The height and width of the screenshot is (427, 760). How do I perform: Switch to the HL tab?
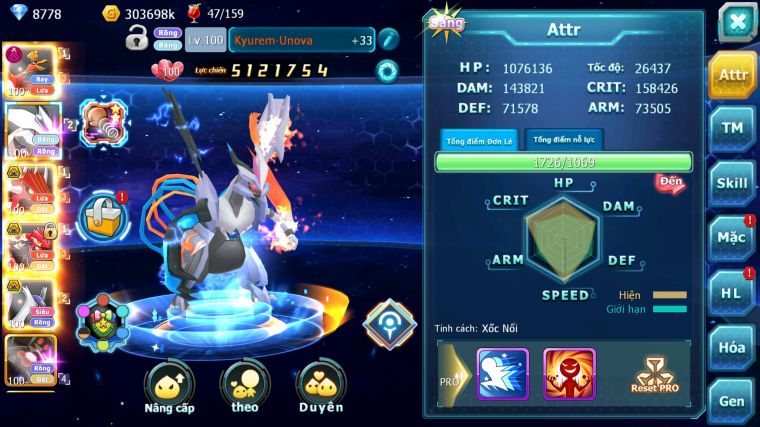click(732, 292)
